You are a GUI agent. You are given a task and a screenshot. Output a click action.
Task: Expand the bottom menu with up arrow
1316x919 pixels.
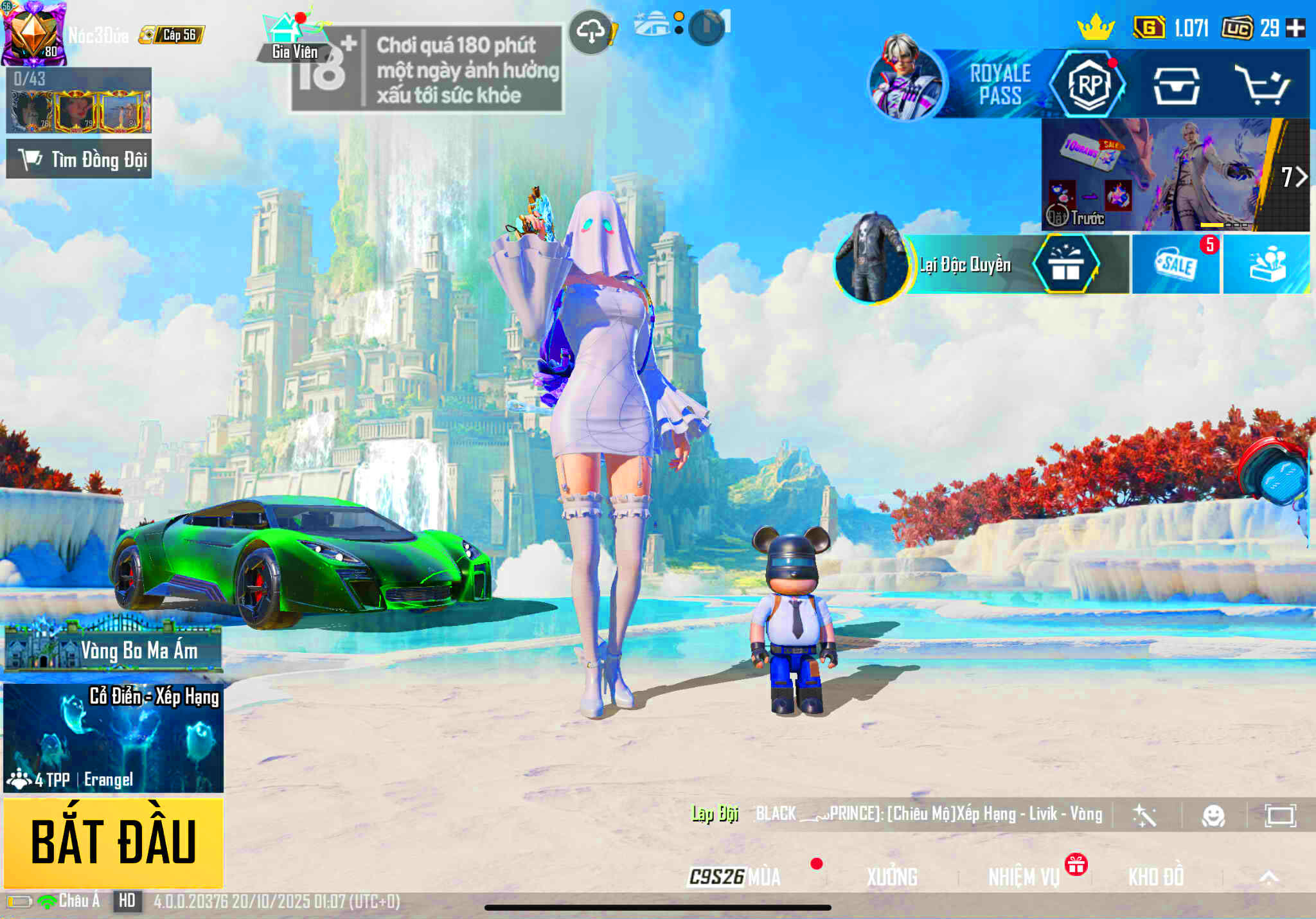pyautogui.click(x=1268, y=877)
